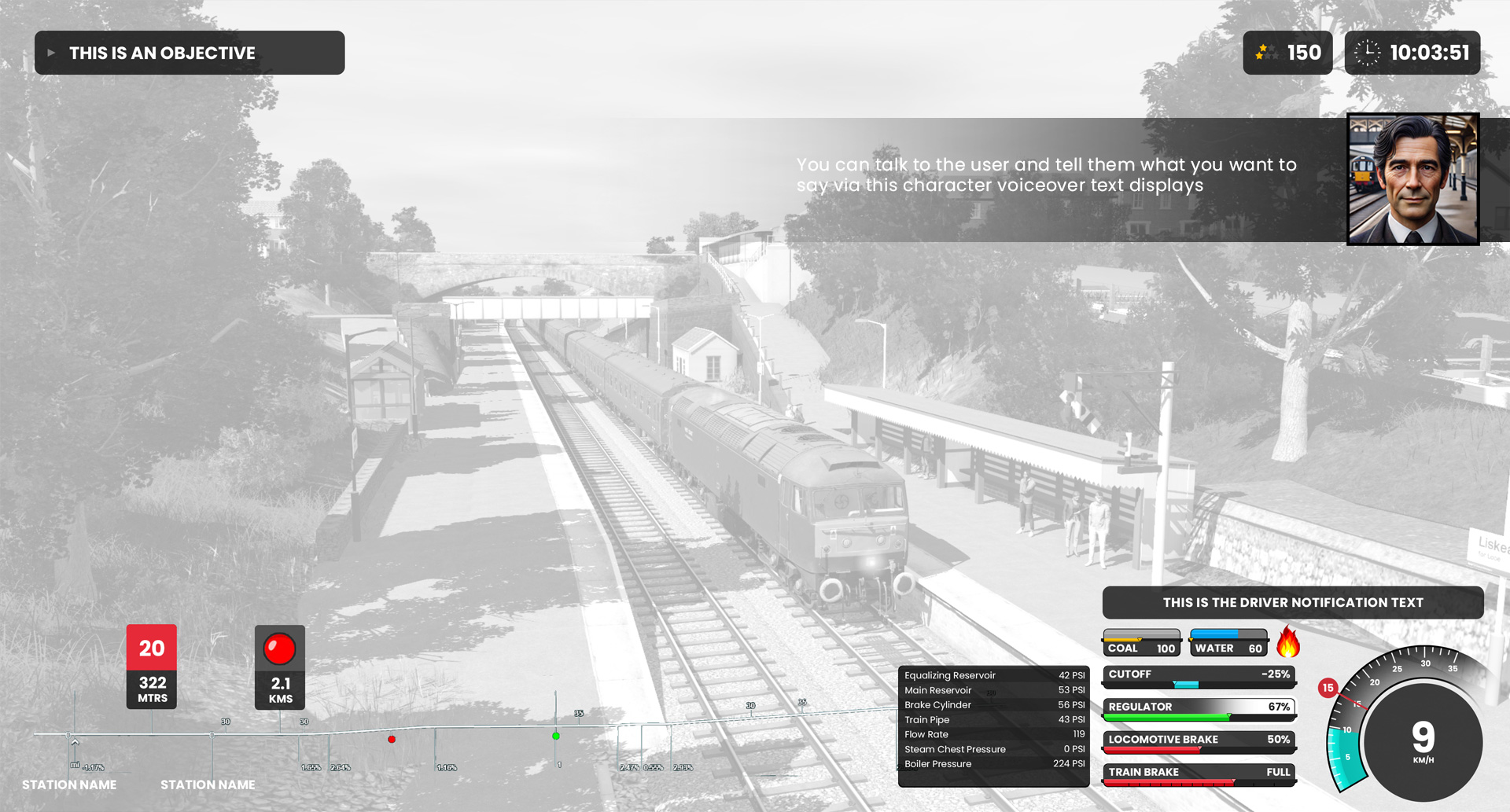Screen dimensions: 1510x812
Task: Click the red dot on the route profile line
Action: [x=391, y=739]
